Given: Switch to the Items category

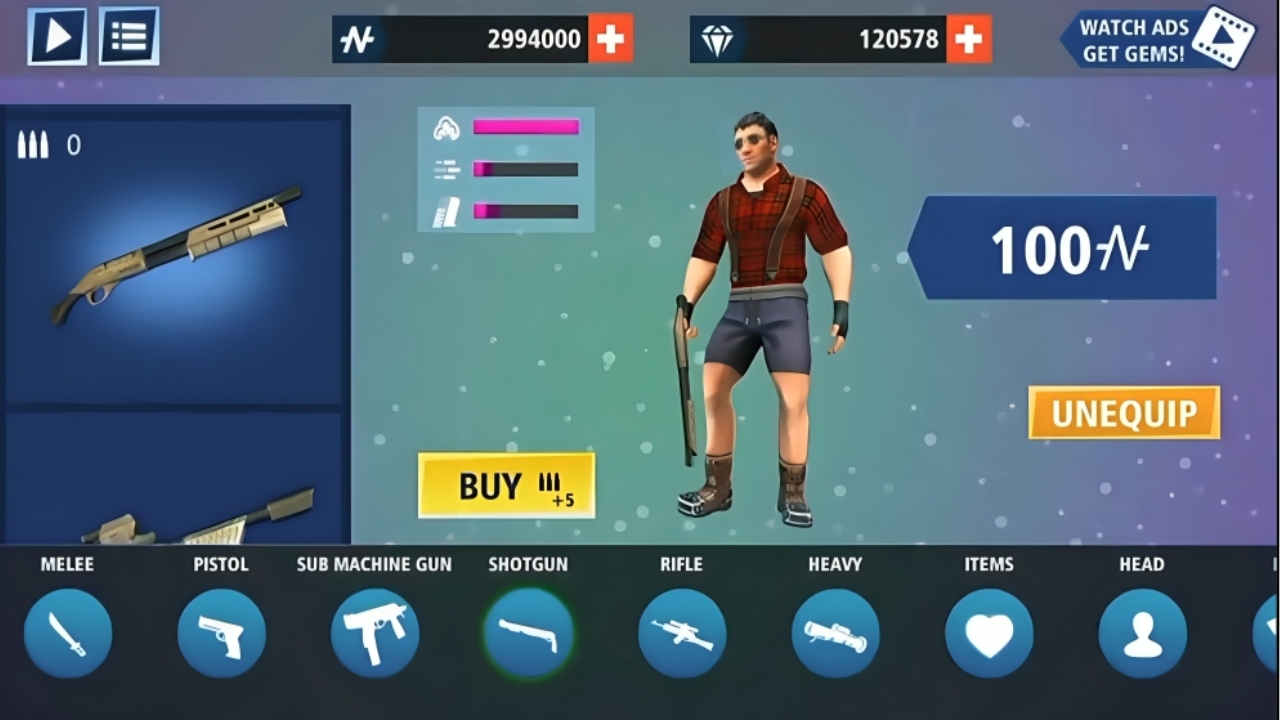Looking at the screenshot, I should pyautogui.click(x=989, y=633).
